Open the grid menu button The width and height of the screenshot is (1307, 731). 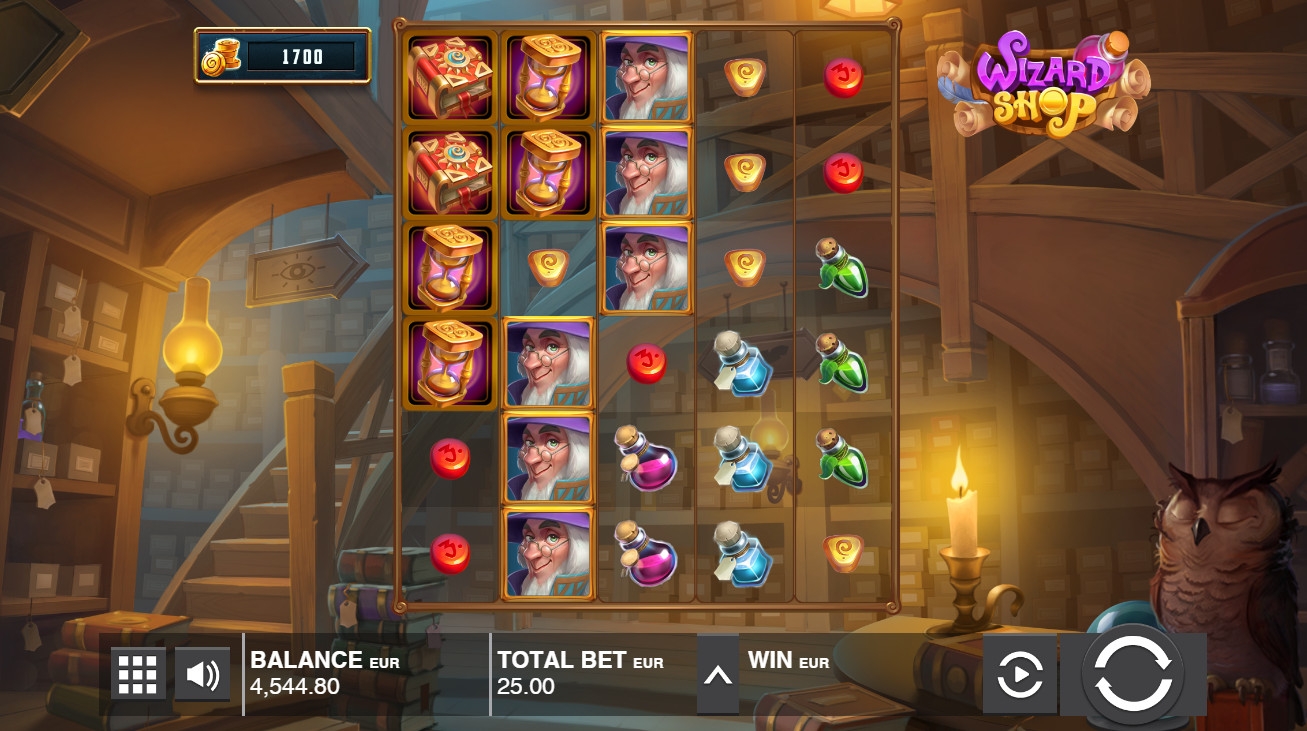tap(138, 675)
